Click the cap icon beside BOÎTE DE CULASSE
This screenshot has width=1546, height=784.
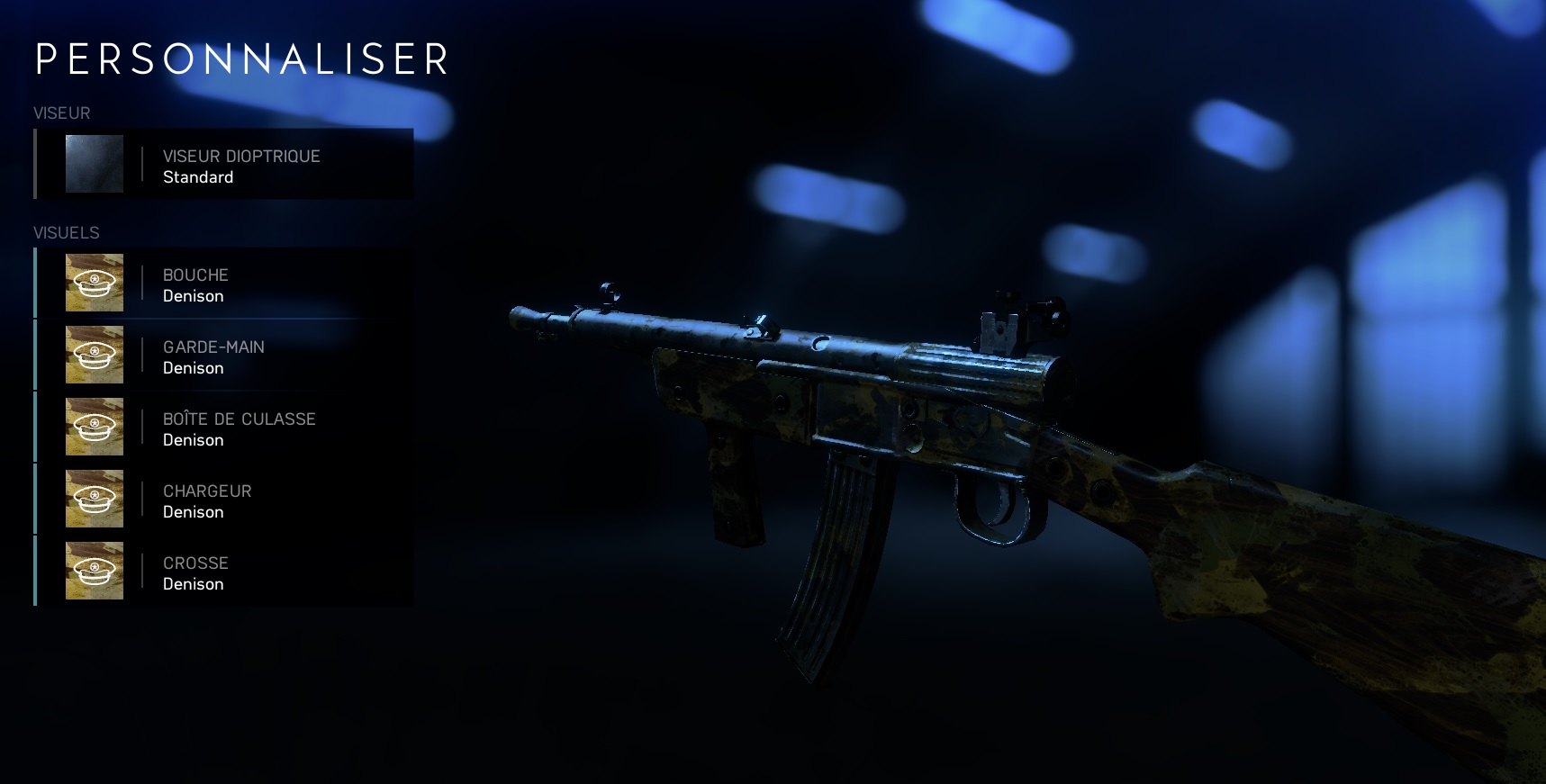(x=94, y=426)
